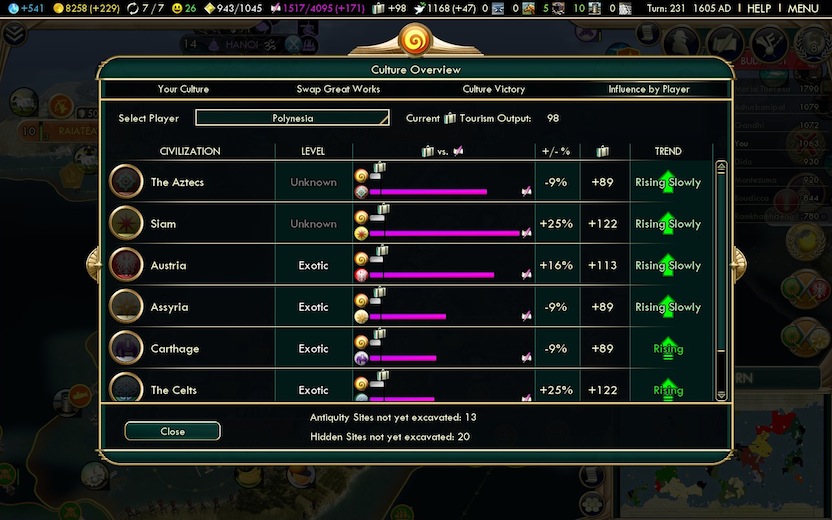Open the Swap Great Works tab
The image size is (832, 520).
coord(337,89)
